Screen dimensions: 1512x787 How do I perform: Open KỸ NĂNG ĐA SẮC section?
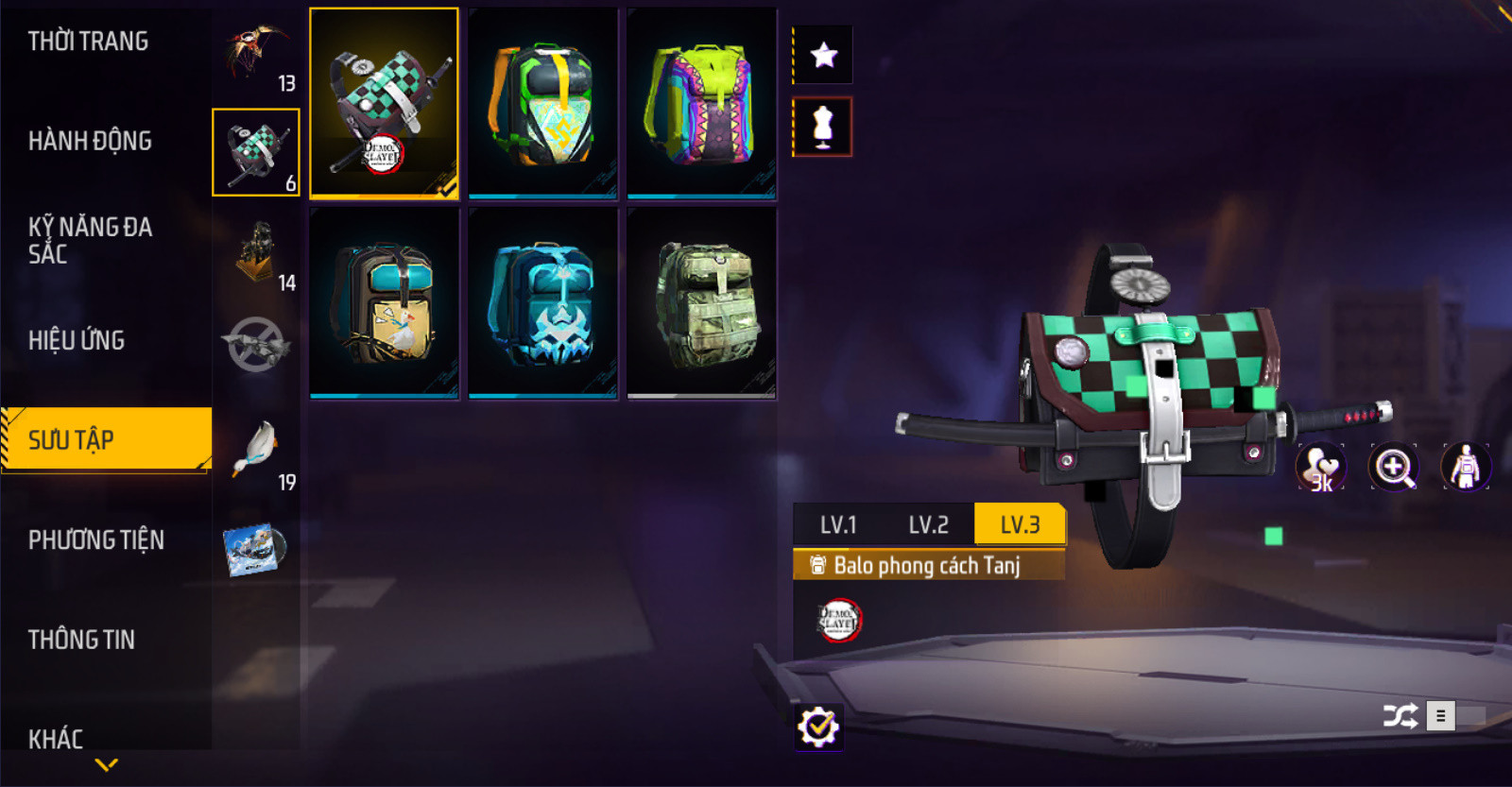coord(90,240)
